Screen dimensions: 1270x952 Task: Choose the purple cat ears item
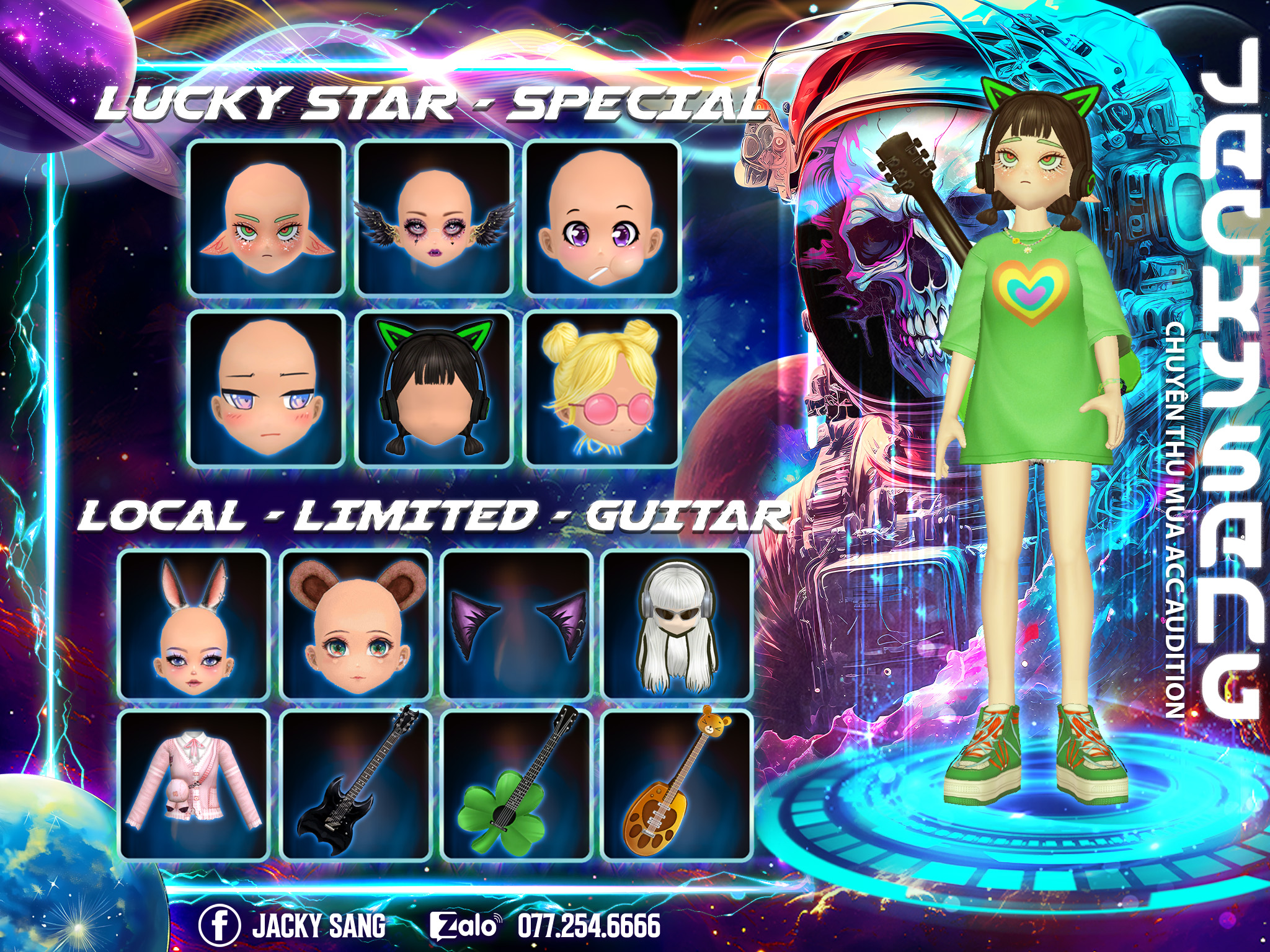click(x=517, y=625)
